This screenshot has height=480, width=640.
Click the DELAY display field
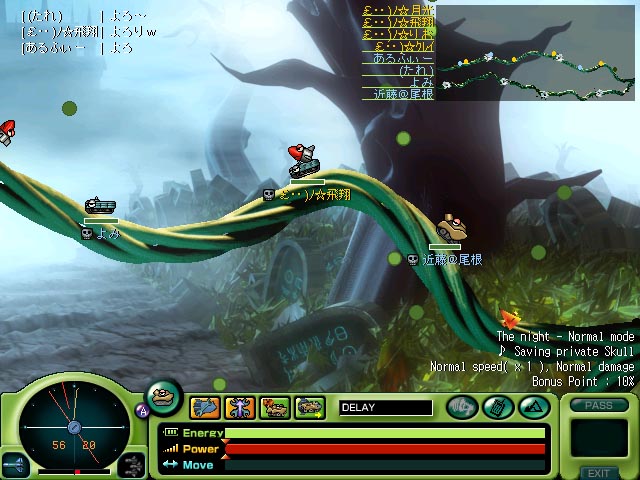coord(385,407)
